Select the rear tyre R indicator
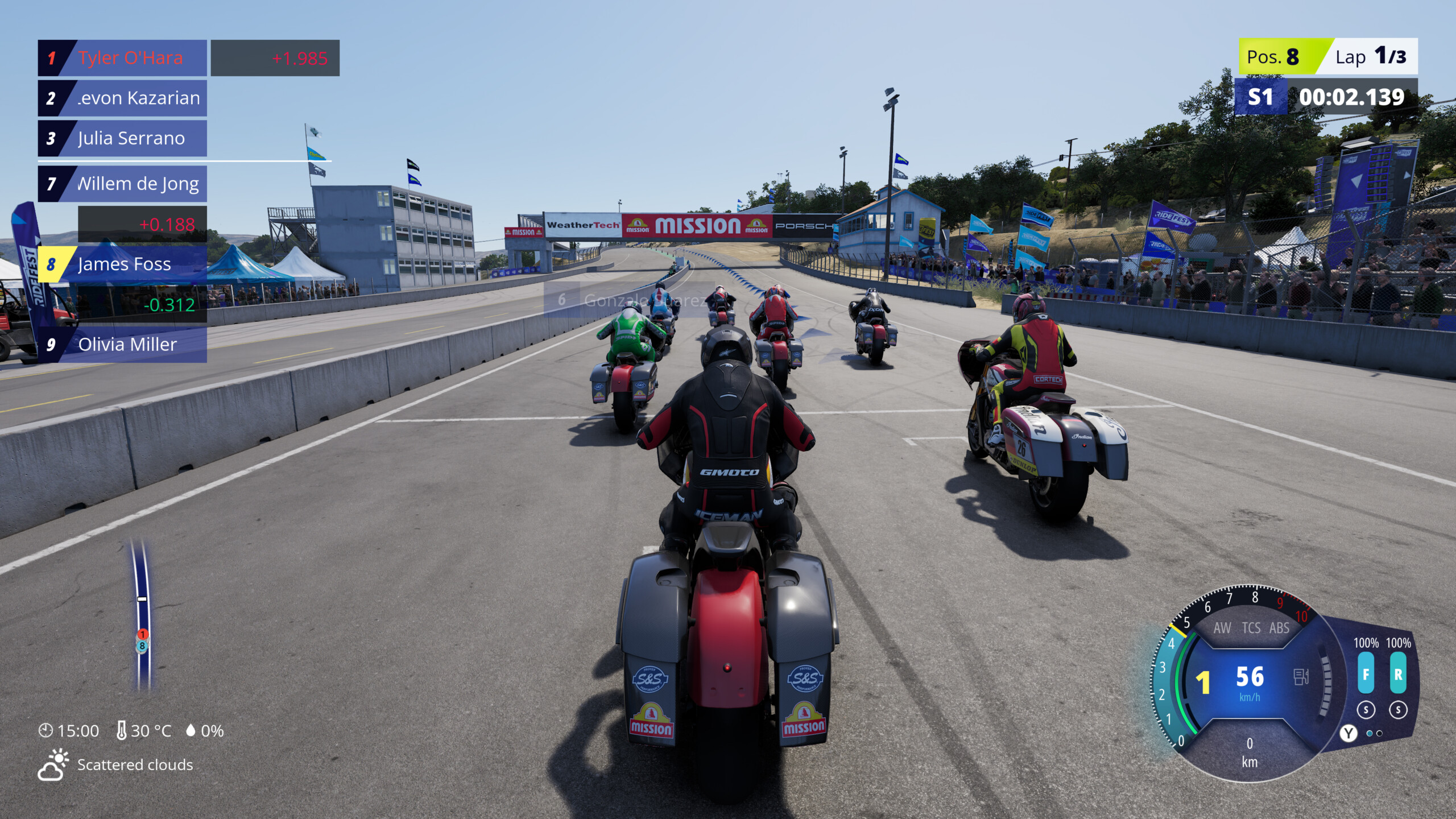The width and height of the screenshot is (1456, 819). tap(1398, 674)
